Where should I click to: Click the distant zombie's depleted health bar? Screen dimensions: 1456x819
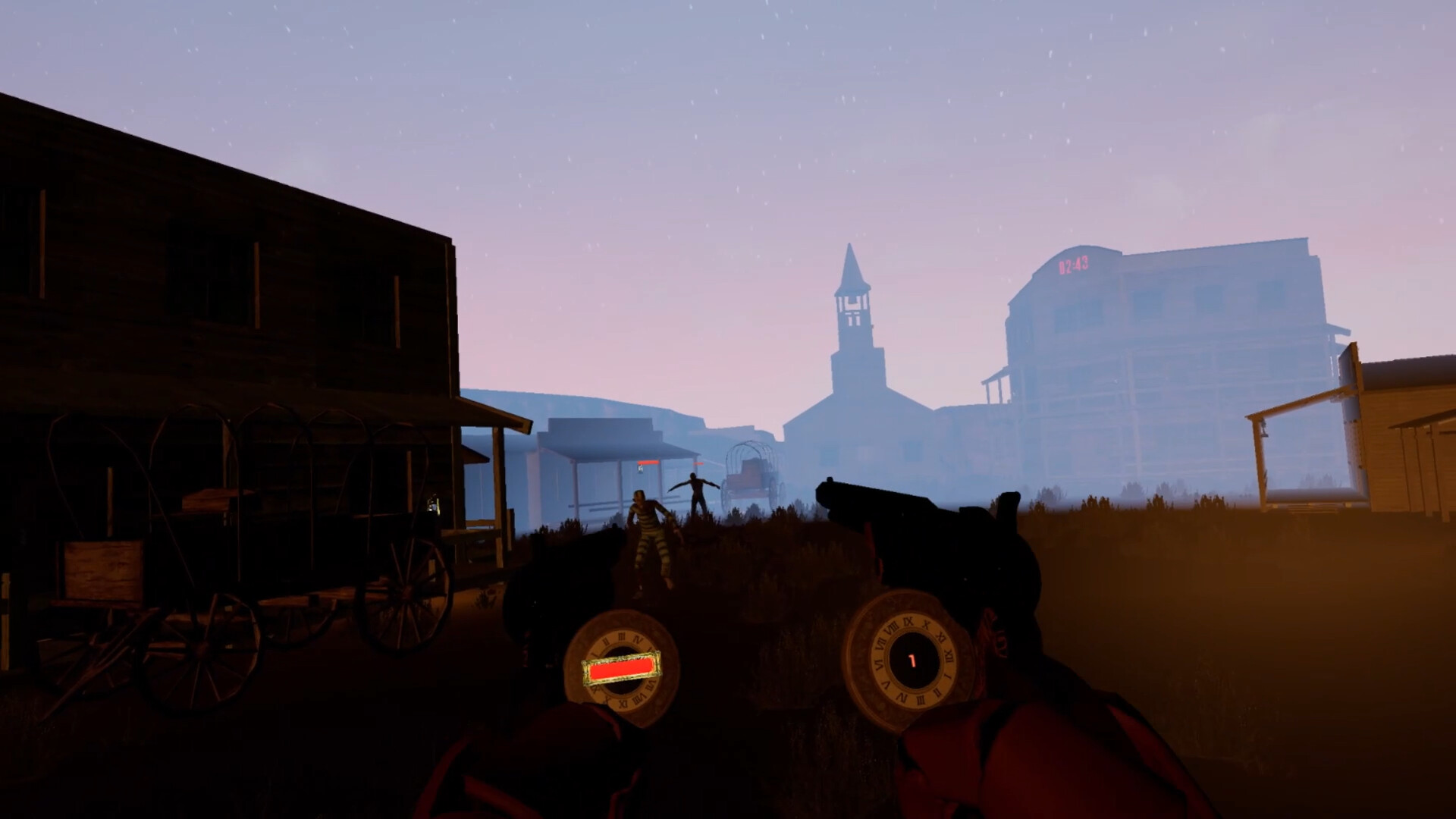[698, 463]
